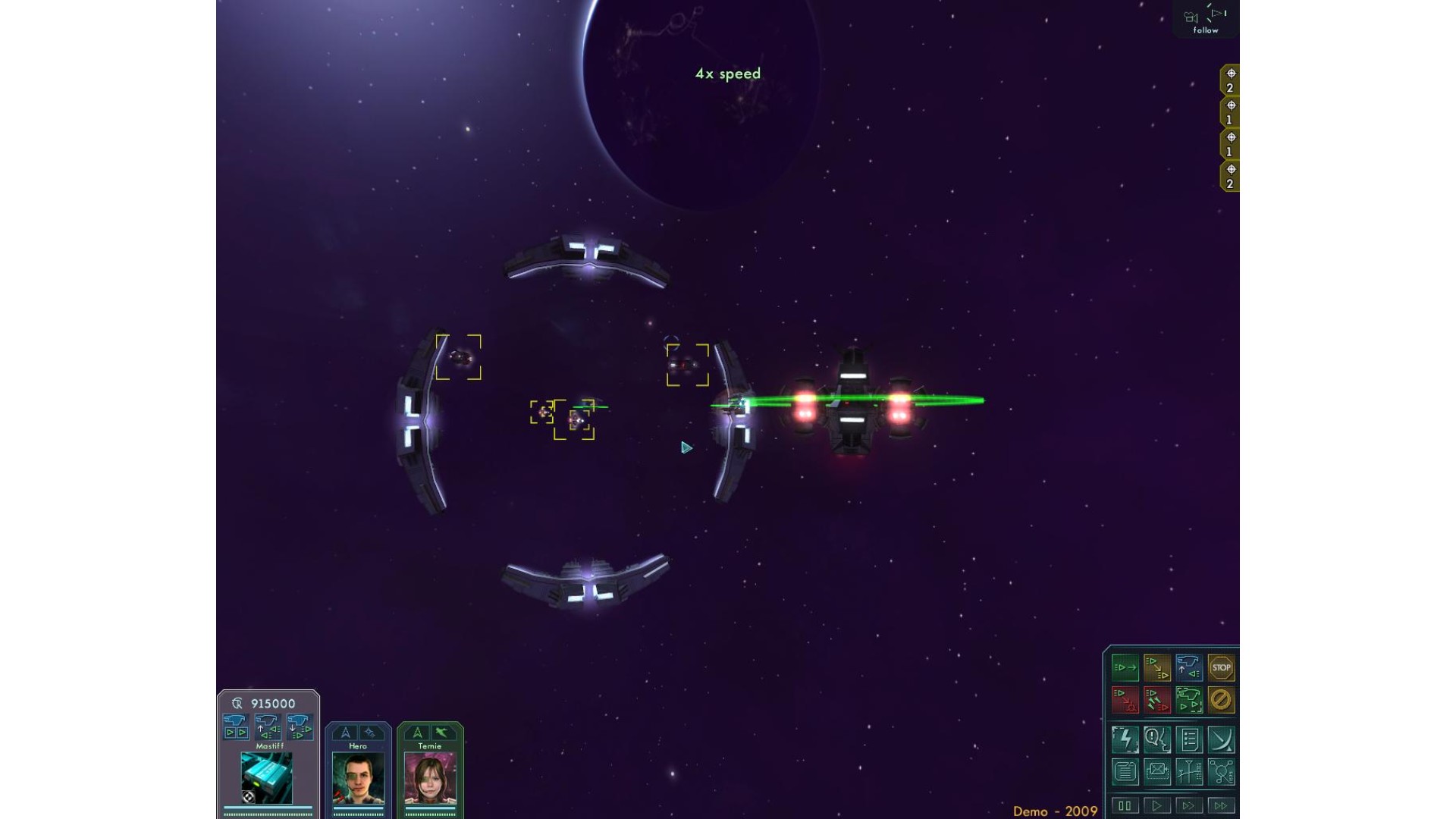Switch to fastest game speed

1220,805
